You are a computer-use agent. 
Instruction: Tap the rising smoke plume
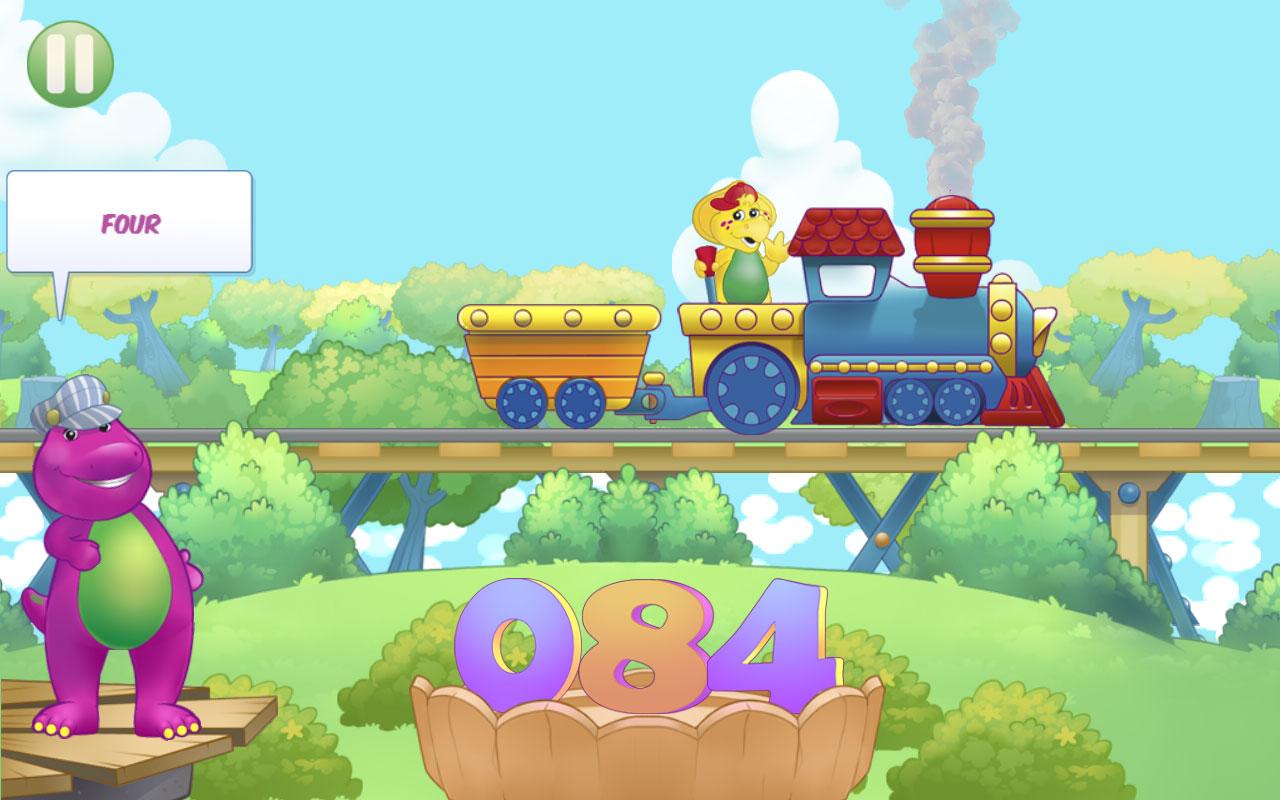pos(945,100)
